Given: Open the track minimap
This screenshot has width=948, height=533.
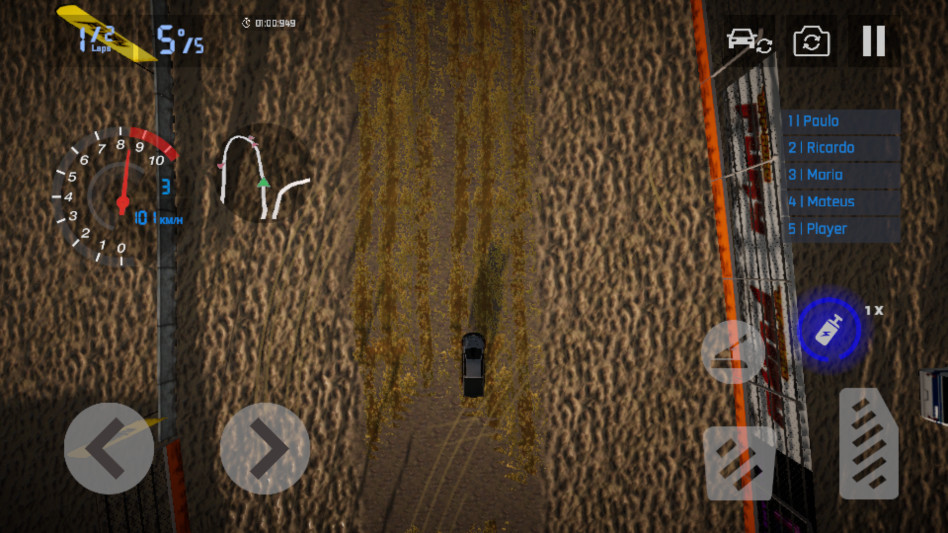Looking at the screenshot, I should pyautogui.click(x=263, y=174).
